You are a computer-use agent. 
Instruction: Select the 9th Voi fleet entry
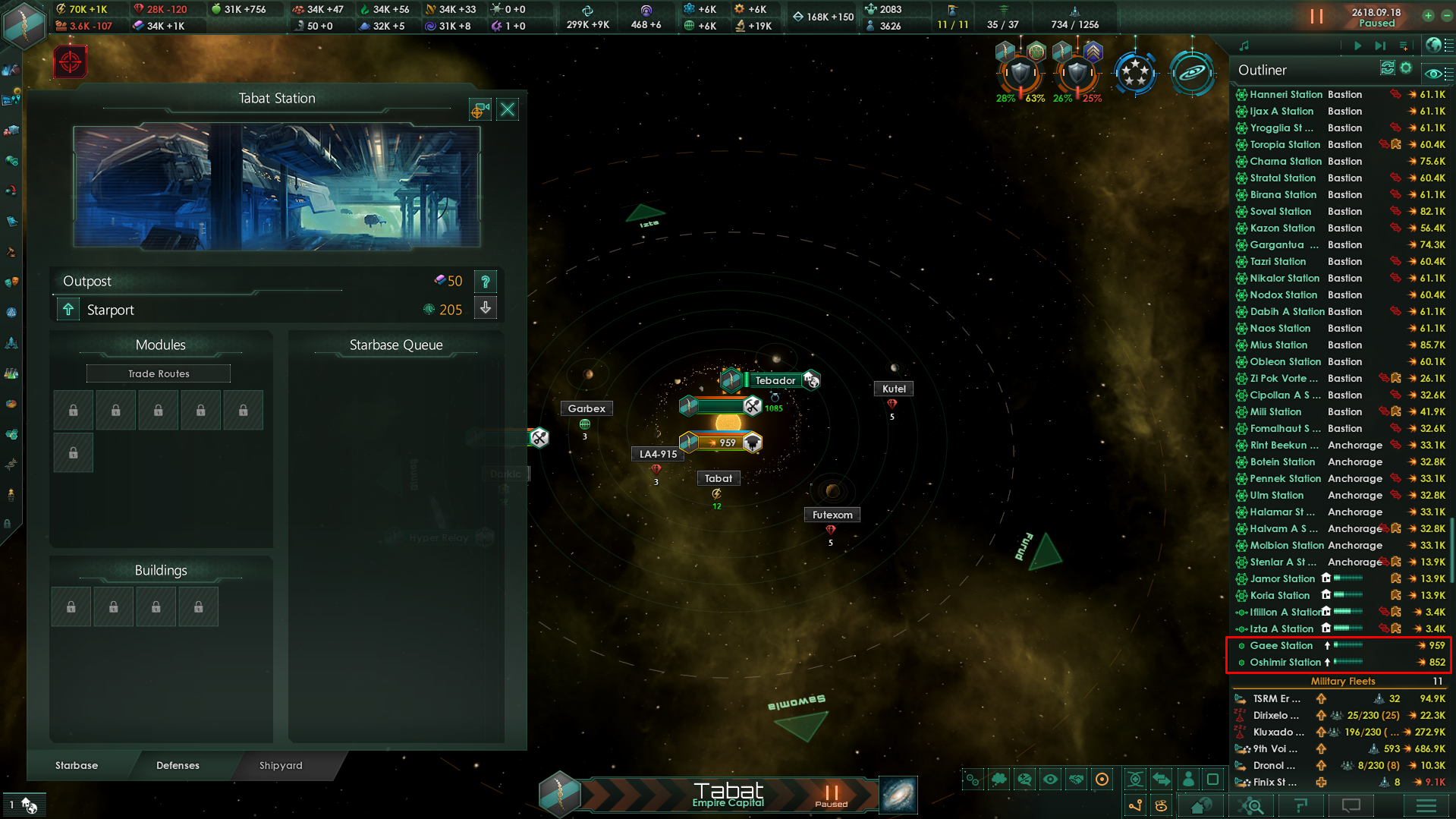coord(1275,748)
